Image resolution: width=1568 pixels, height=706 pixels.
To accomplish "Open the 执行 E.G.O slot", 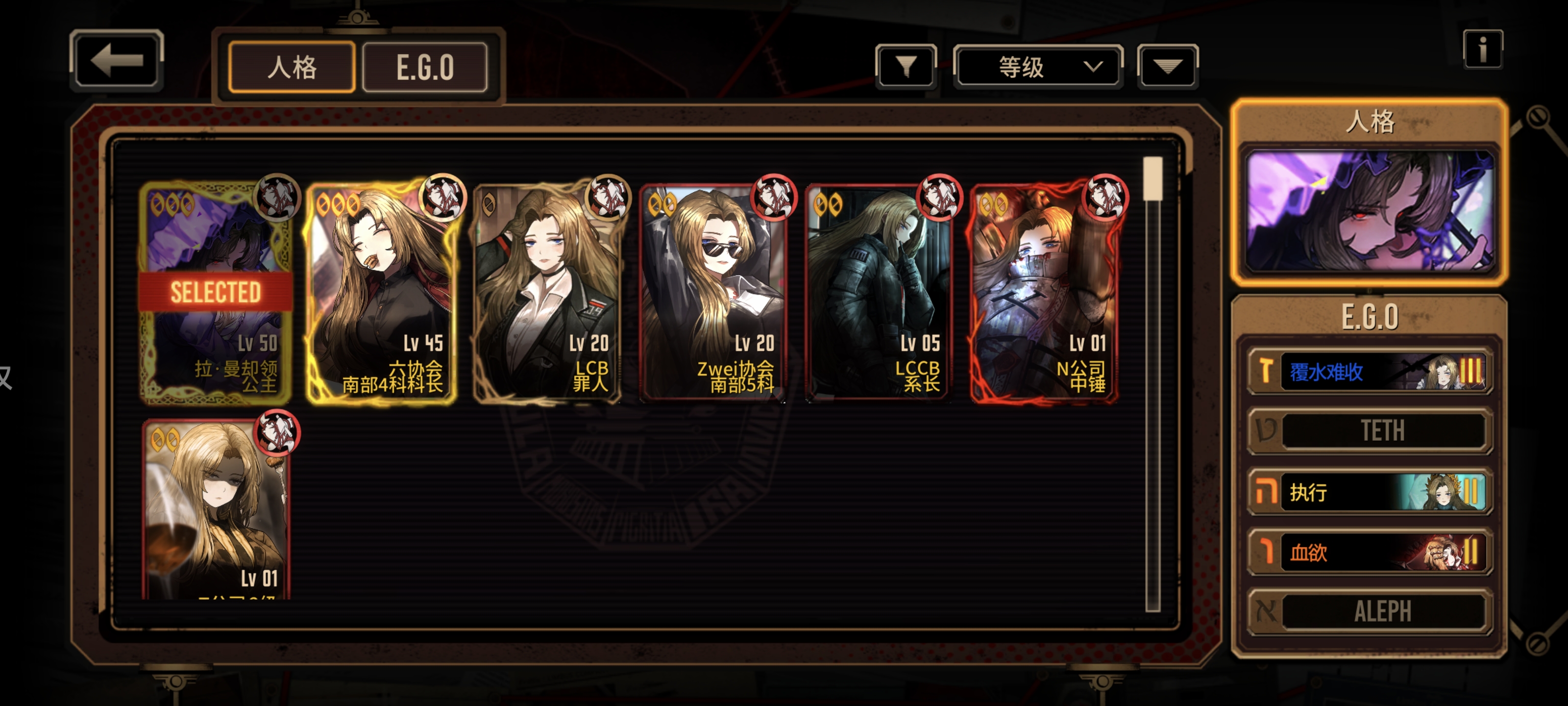I will pos(1369,491).
